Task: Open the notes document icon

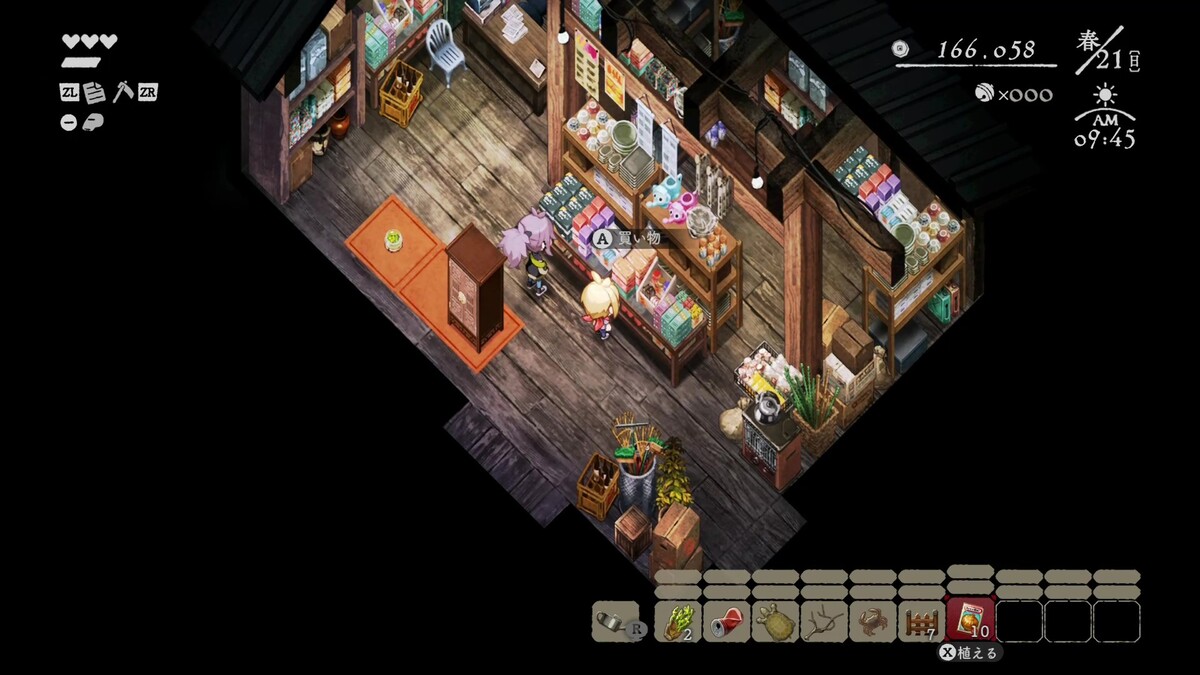Action: (x=95, y=93)
